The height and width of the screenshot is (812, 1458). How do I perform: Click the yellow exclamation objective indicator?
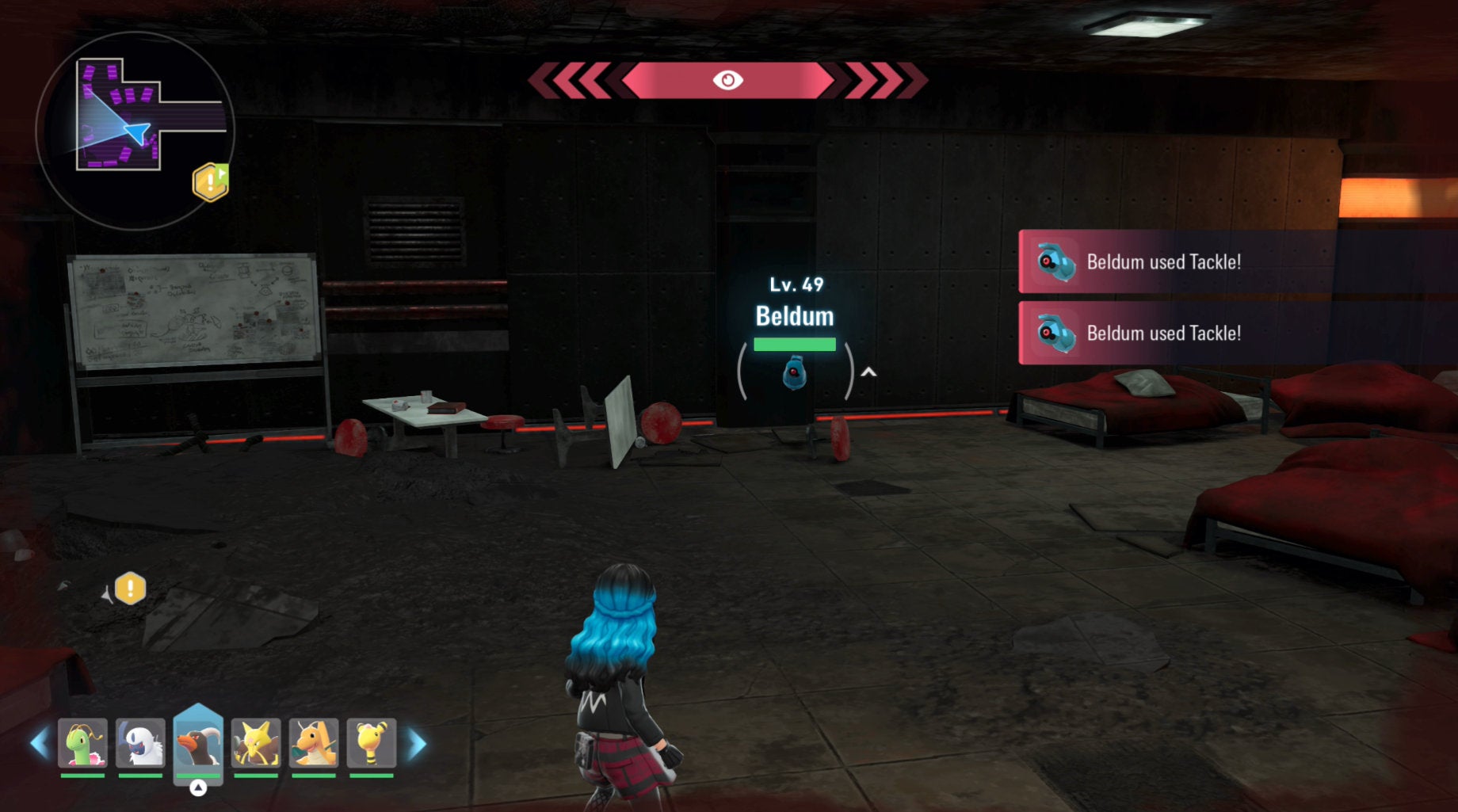click(x=130, y=589)
